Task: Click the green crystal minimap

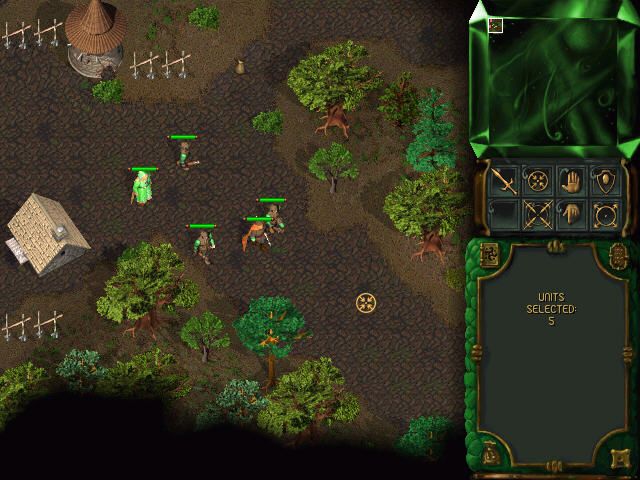Action: coord(553,78)
